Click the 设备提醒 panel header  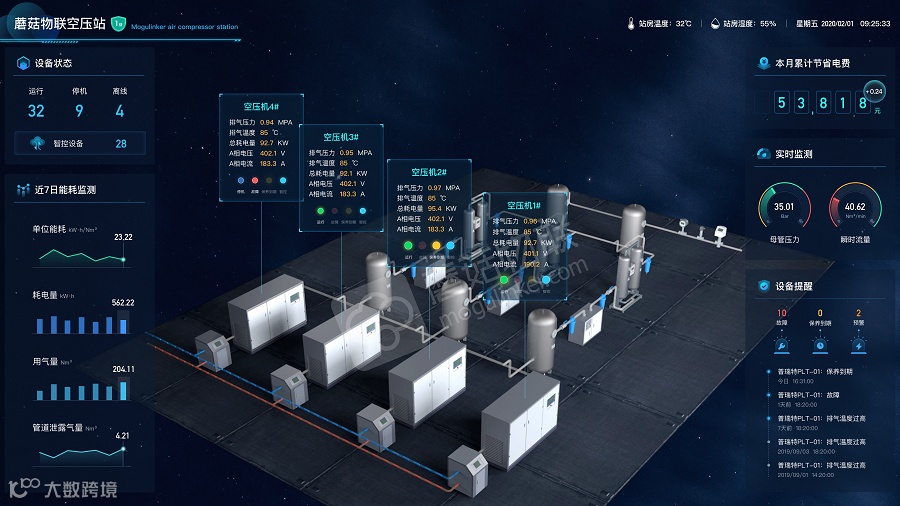[x=791, y=286]
